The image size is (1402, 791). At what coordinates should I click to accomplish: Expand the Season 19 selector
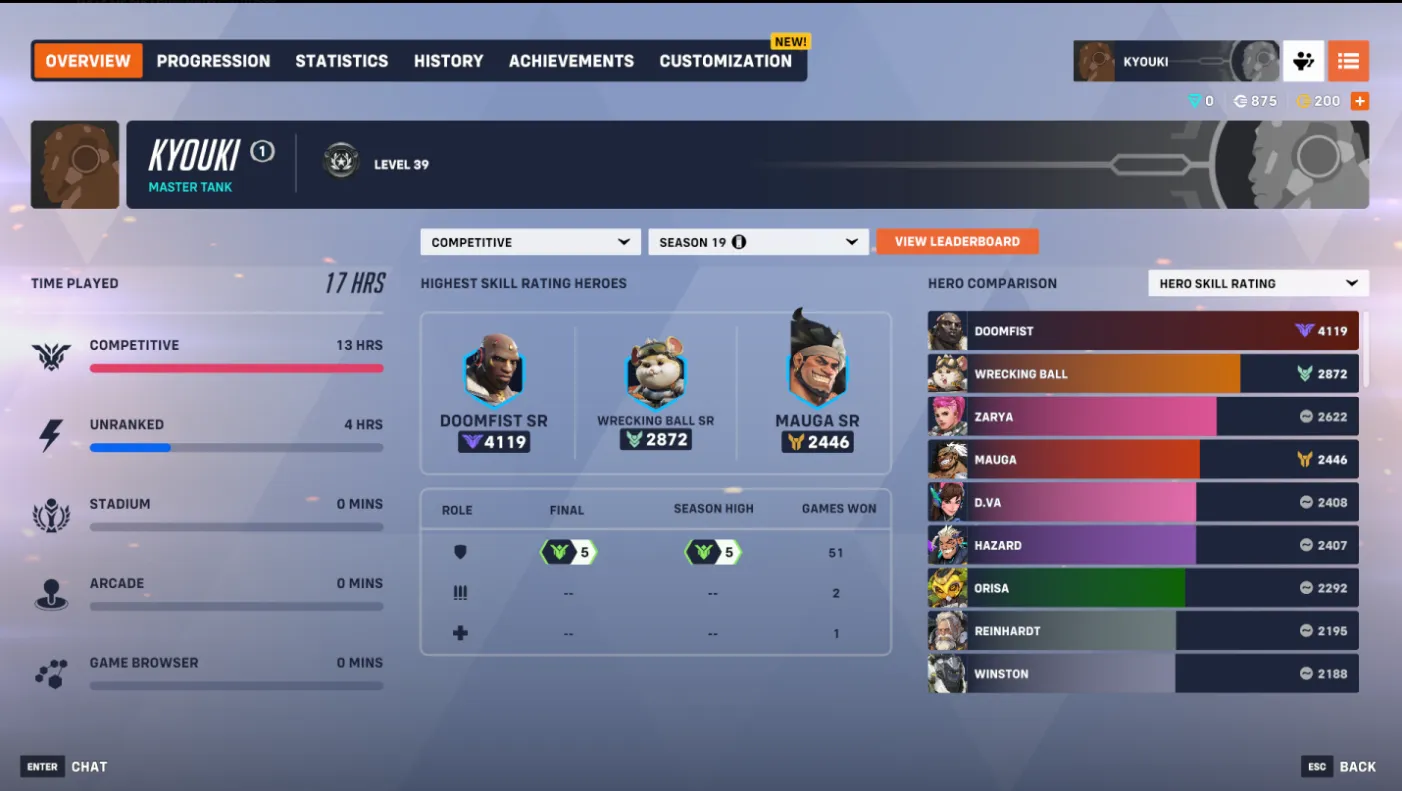(757, 241)
